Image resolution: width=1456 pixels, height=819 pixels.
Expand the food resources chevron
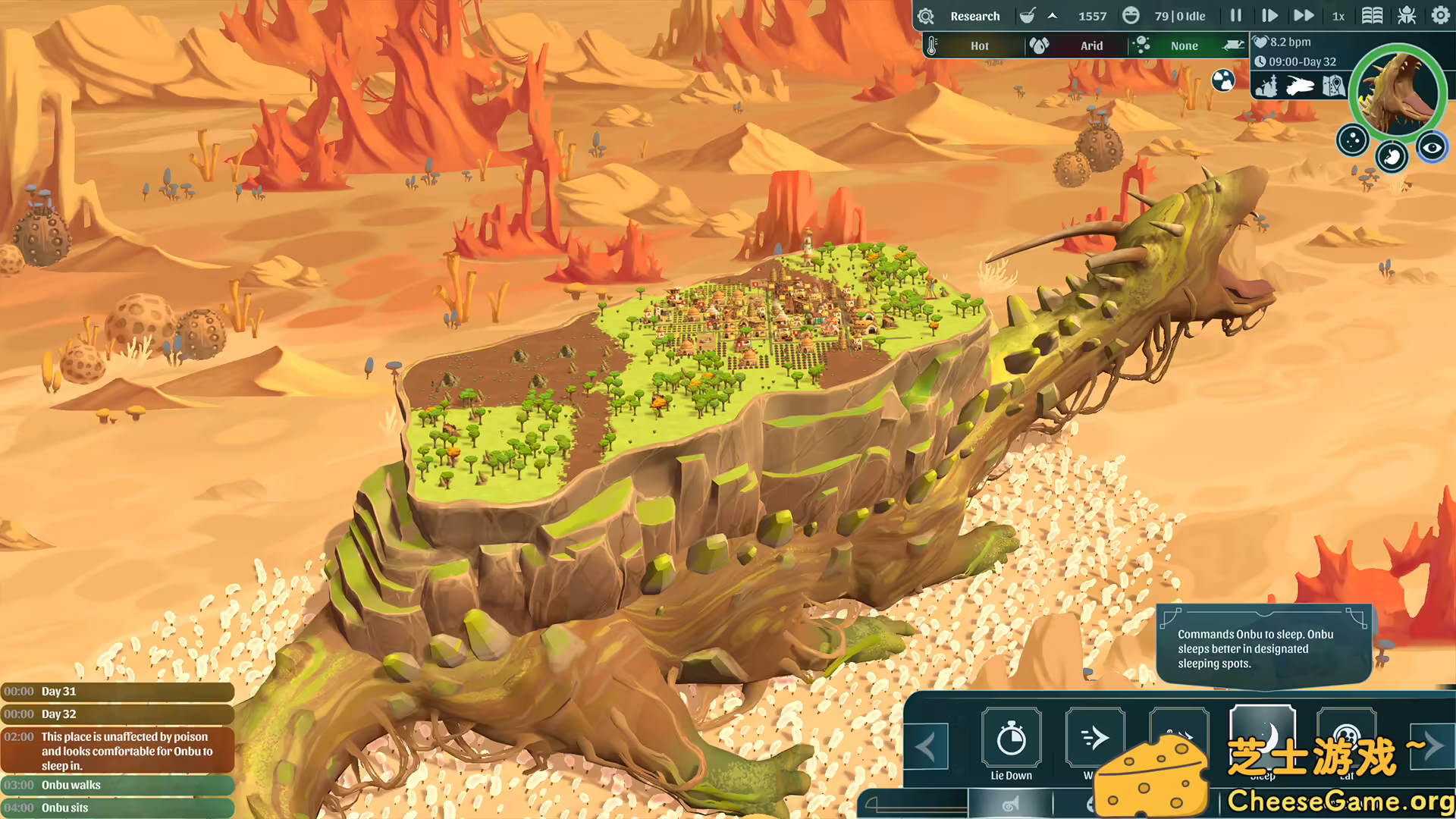(1052, 15)
